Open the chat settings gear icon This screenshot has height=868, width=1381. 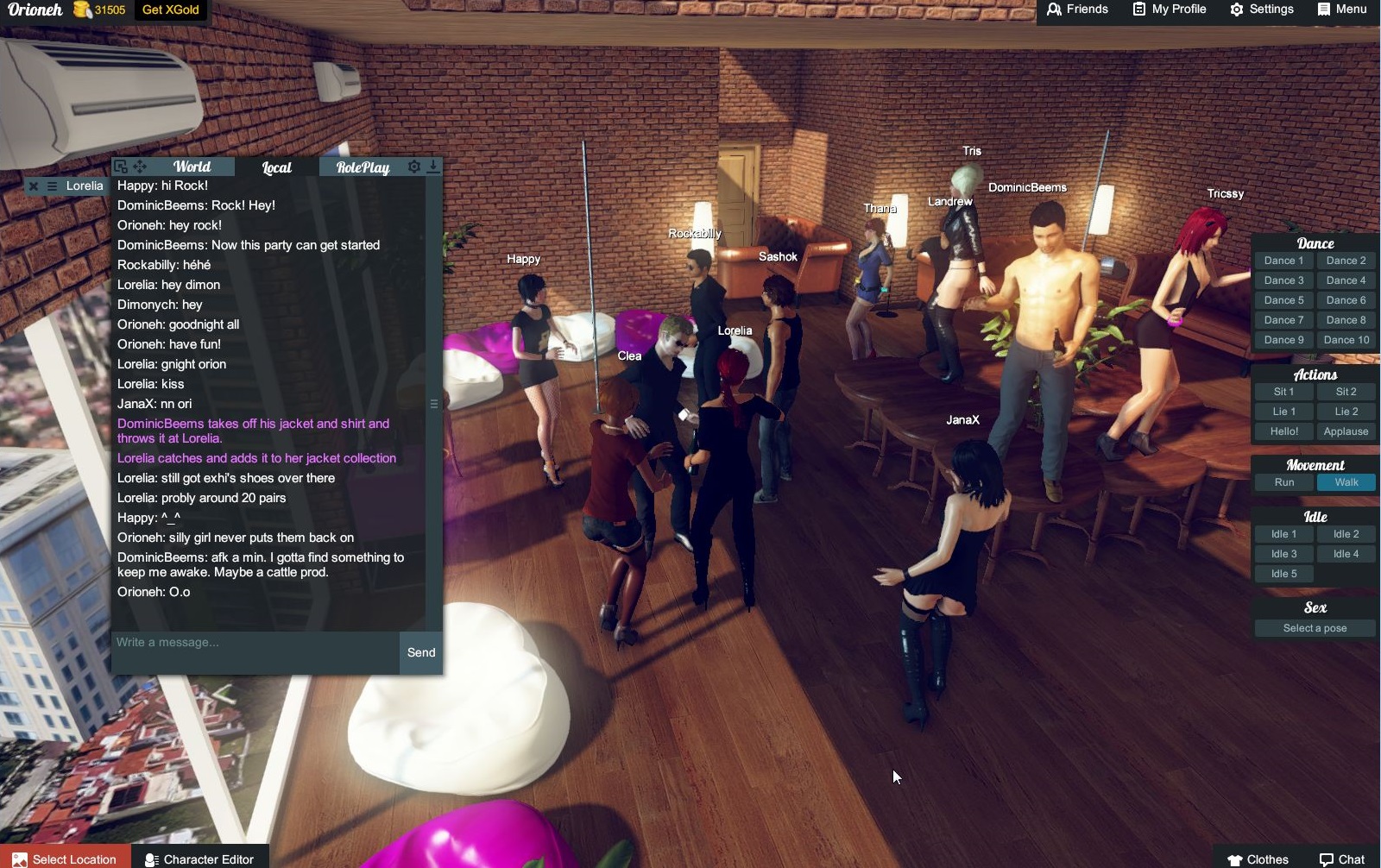pos(414,166)
